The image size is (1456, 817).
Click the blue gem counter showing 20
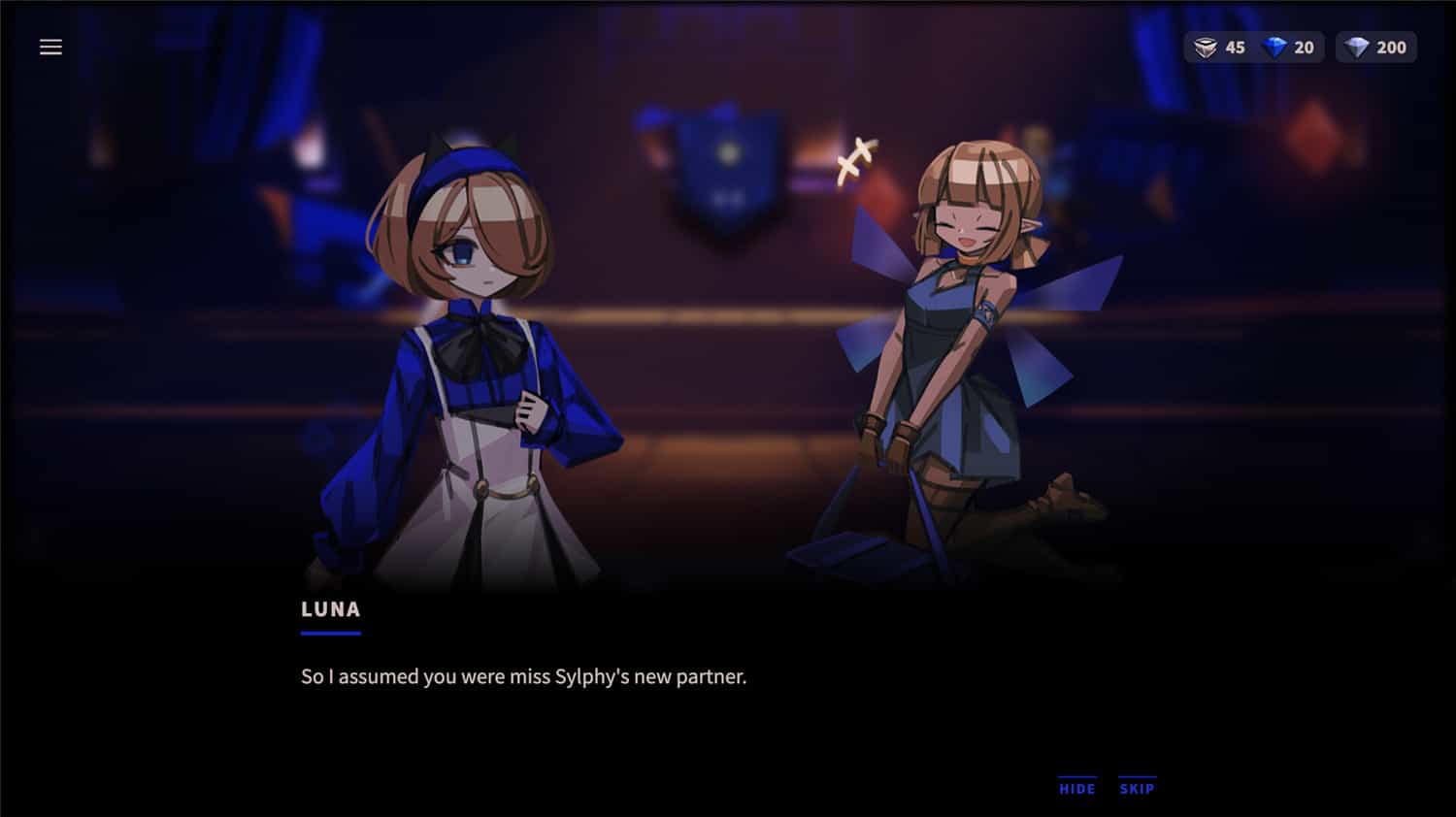click(x=1304, y=46)
